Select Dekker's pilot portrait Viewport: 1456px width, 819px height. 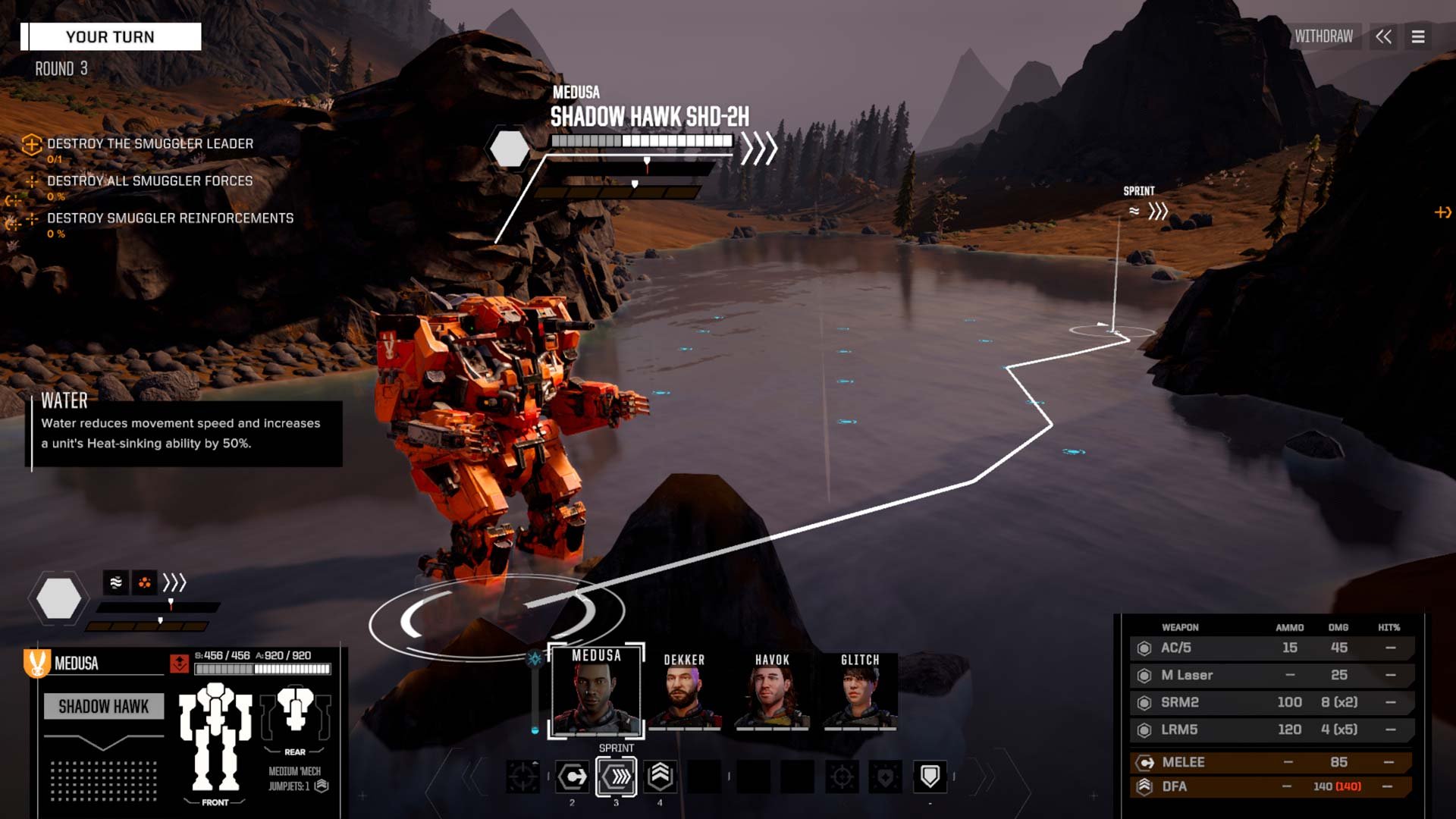[x=684, y=692]
